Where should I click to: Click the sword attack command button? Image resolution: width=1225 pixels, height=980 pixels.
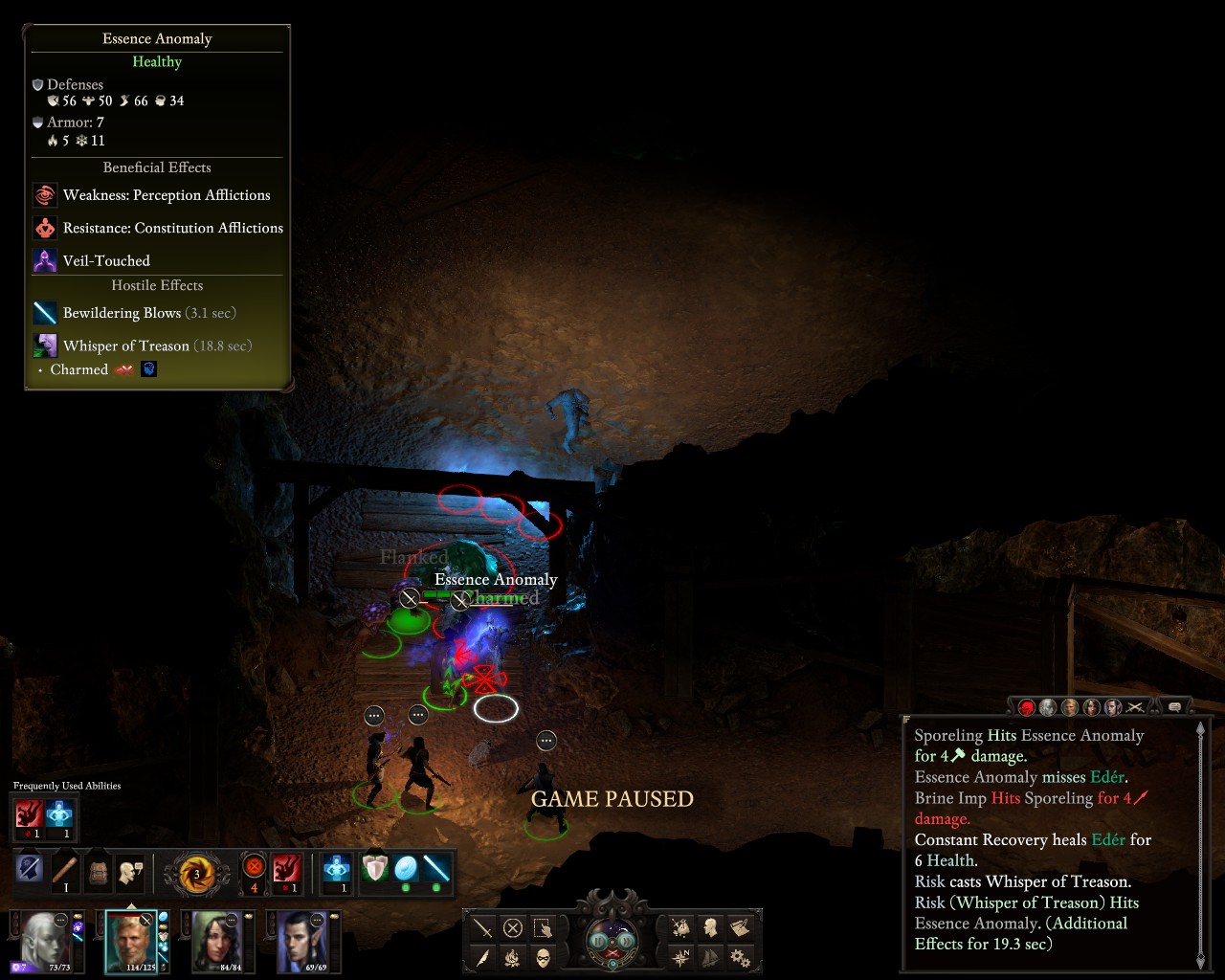(x=483, y=928)
